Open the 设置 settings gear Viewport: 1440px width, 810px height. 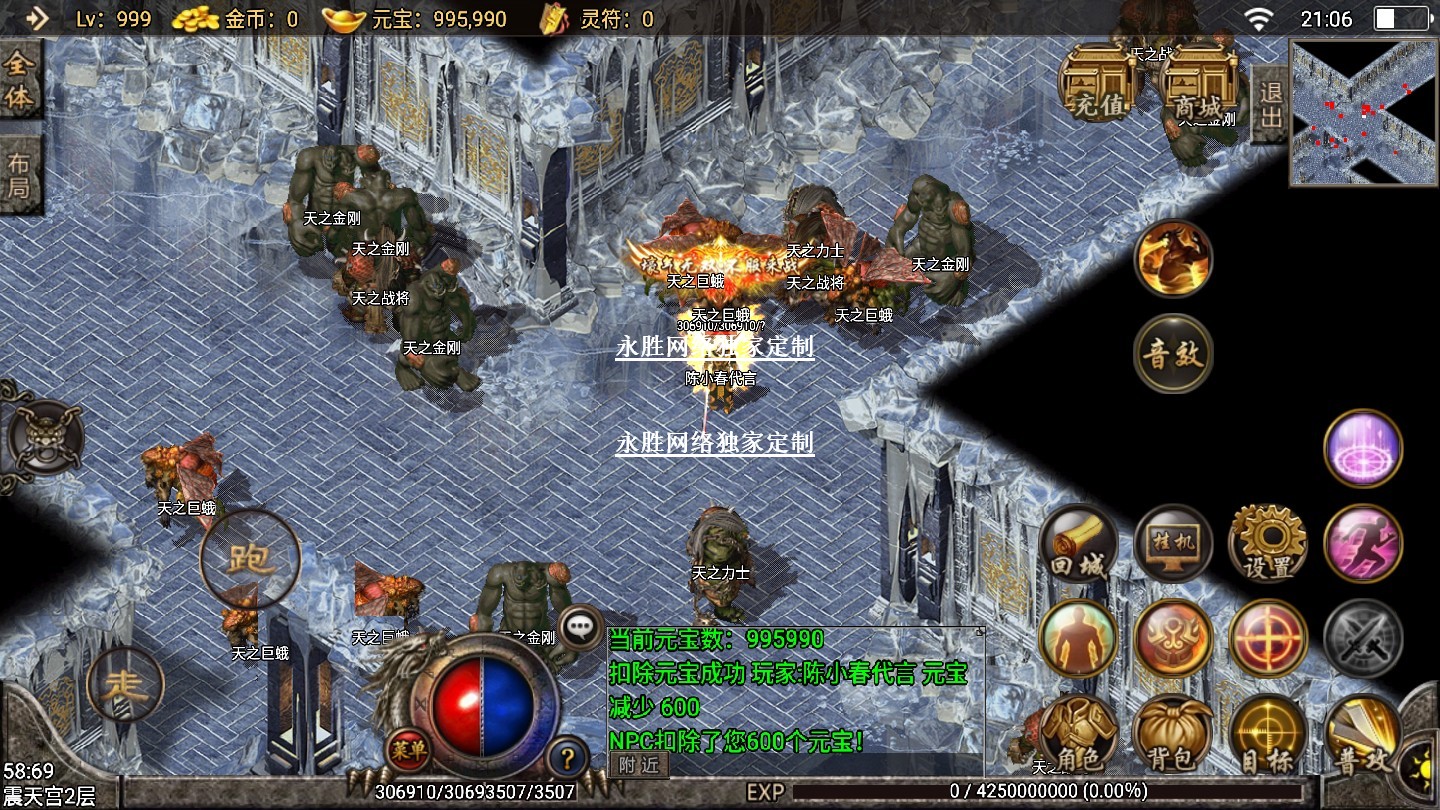(x=1268, y=545)
